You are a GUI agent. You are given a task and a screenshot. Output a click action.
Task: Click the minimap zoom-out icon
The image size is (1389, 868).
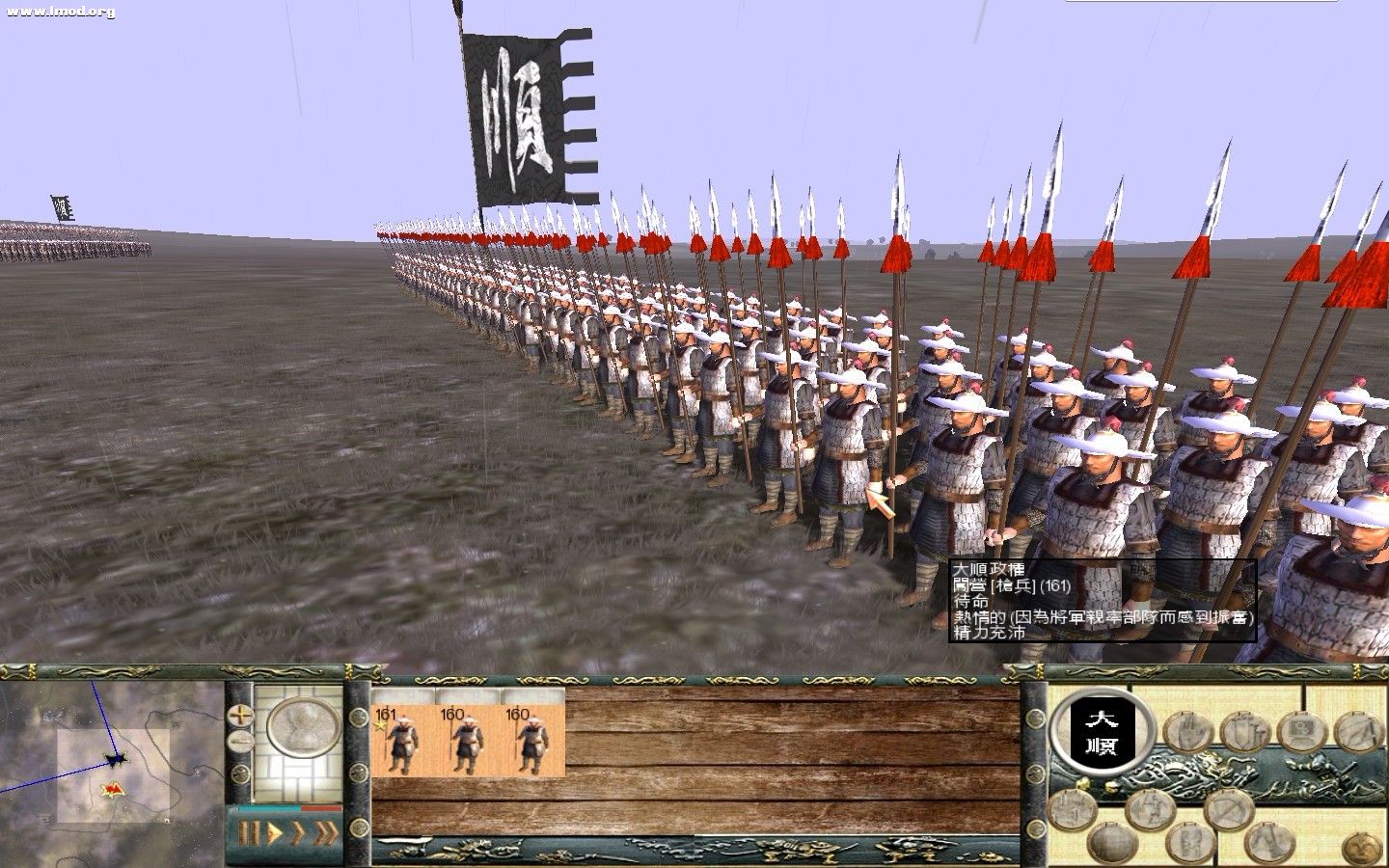point(242,741)
